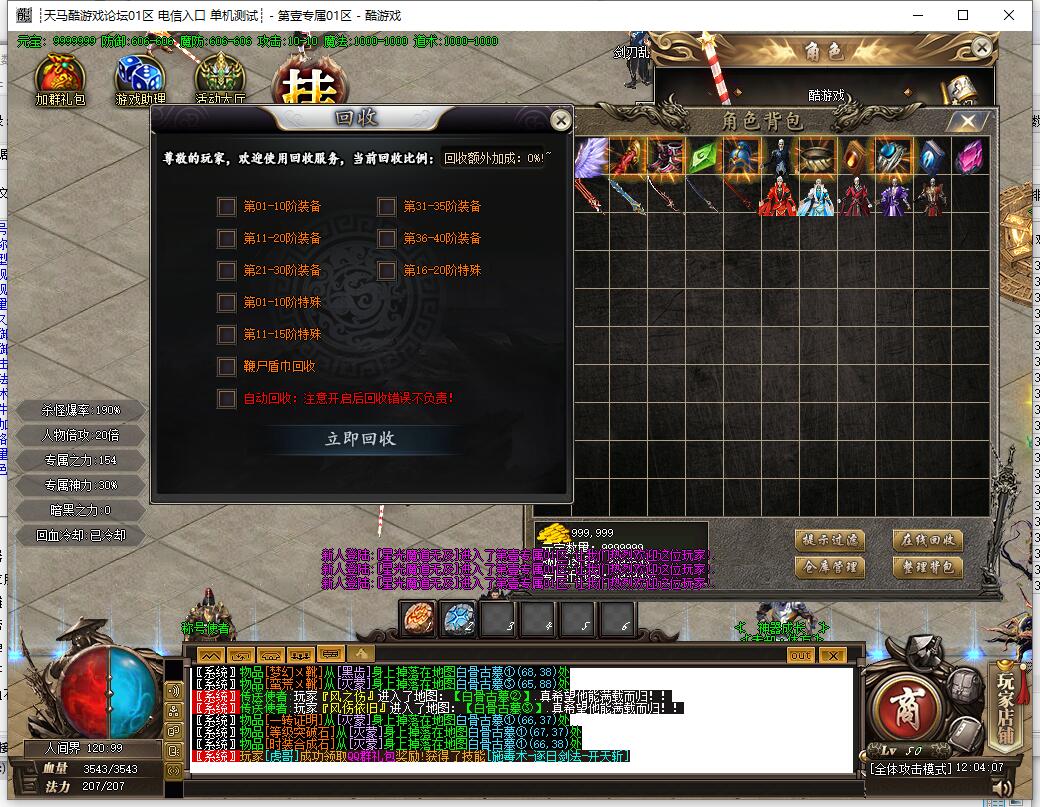The width and height of the screenshot is (1040, 807).
Task: Select the green gem item in the bag
Action: pos(702,158)
